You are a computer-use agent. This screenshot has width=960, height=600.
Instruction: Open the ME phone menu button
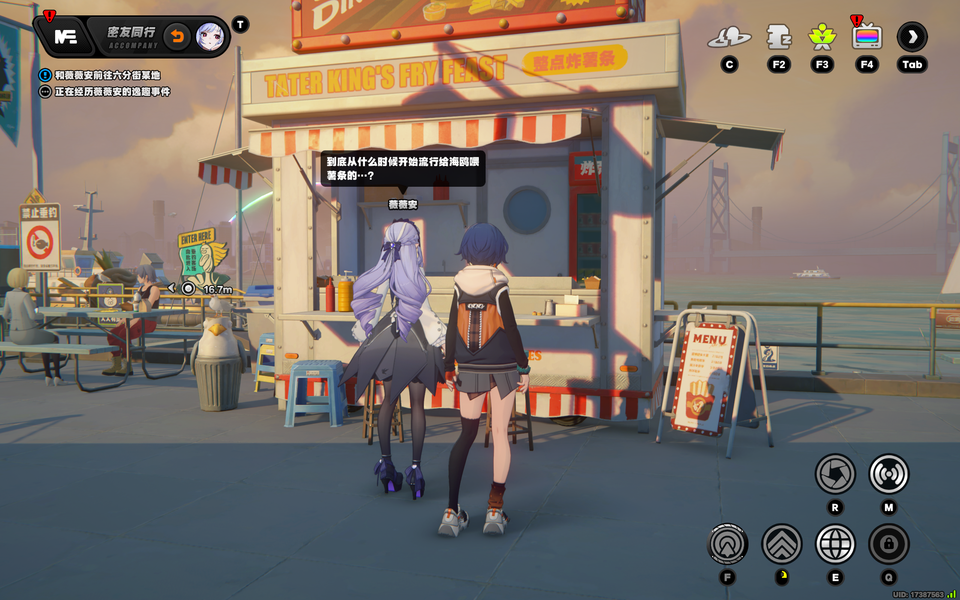tap(65, 37)
